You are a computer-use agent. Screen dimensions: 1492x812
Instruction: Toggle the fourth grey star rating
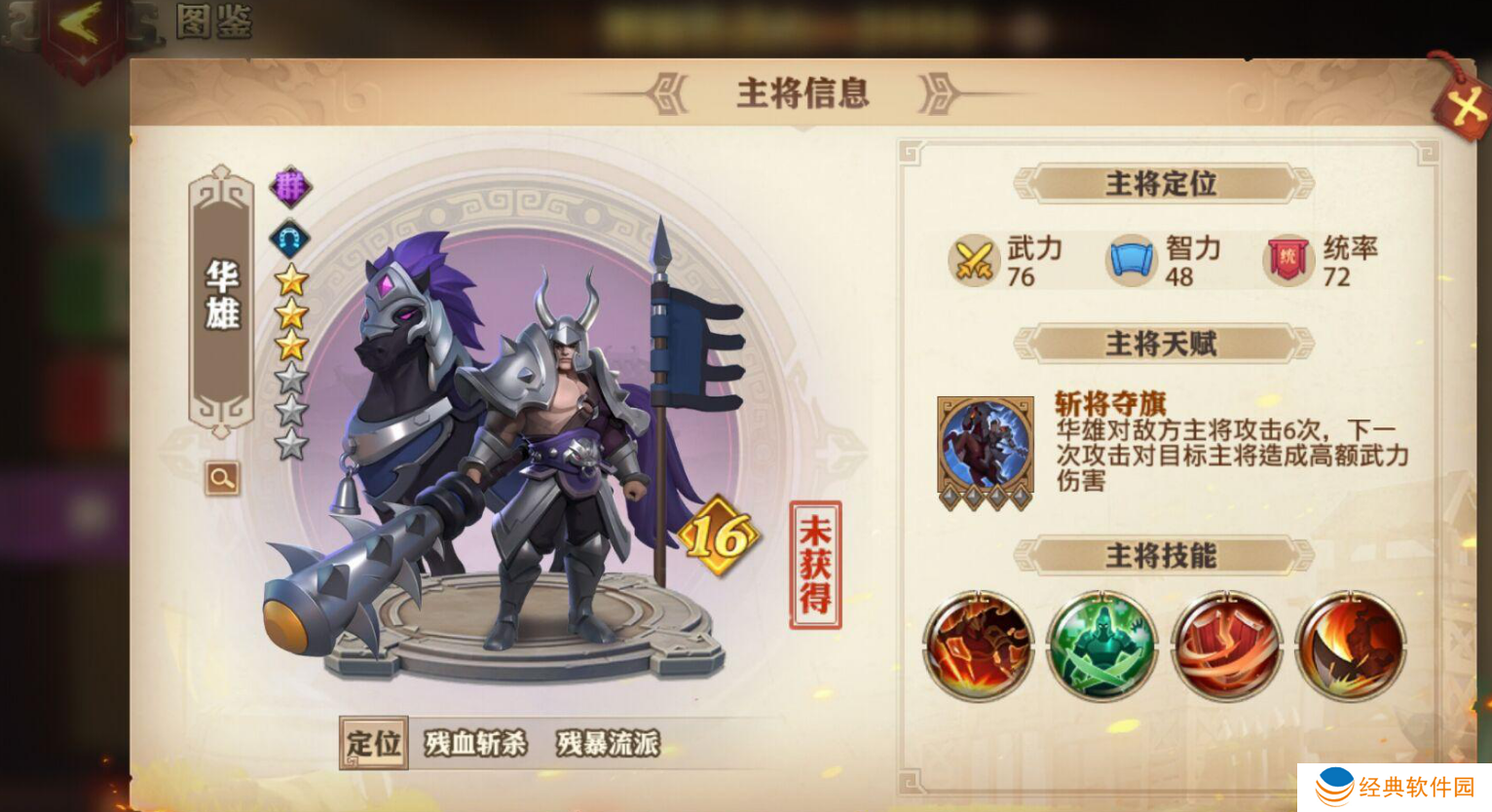tap(291, 377)
